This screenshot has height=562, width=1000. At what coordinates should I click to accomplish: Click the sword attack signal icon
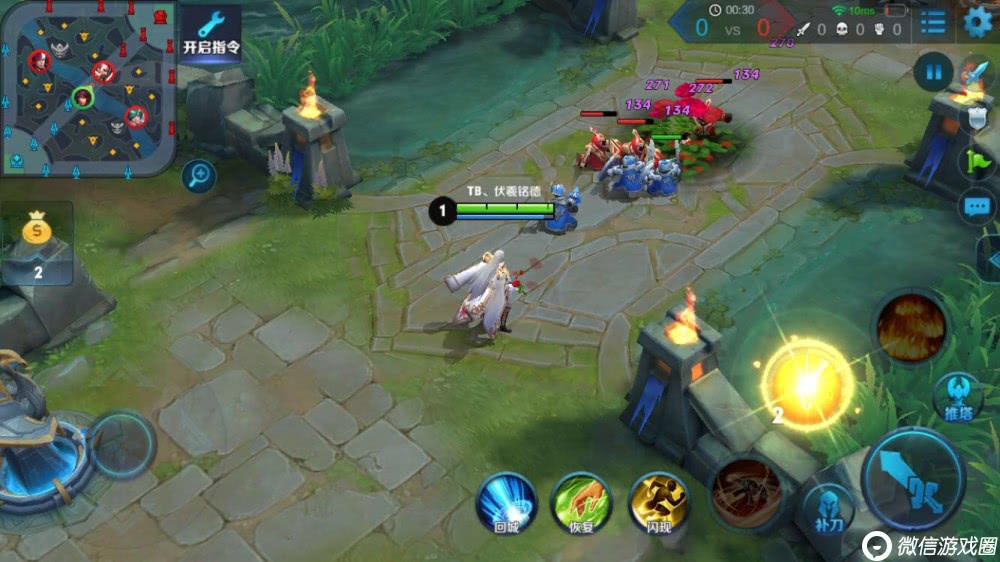coord(975,74)
